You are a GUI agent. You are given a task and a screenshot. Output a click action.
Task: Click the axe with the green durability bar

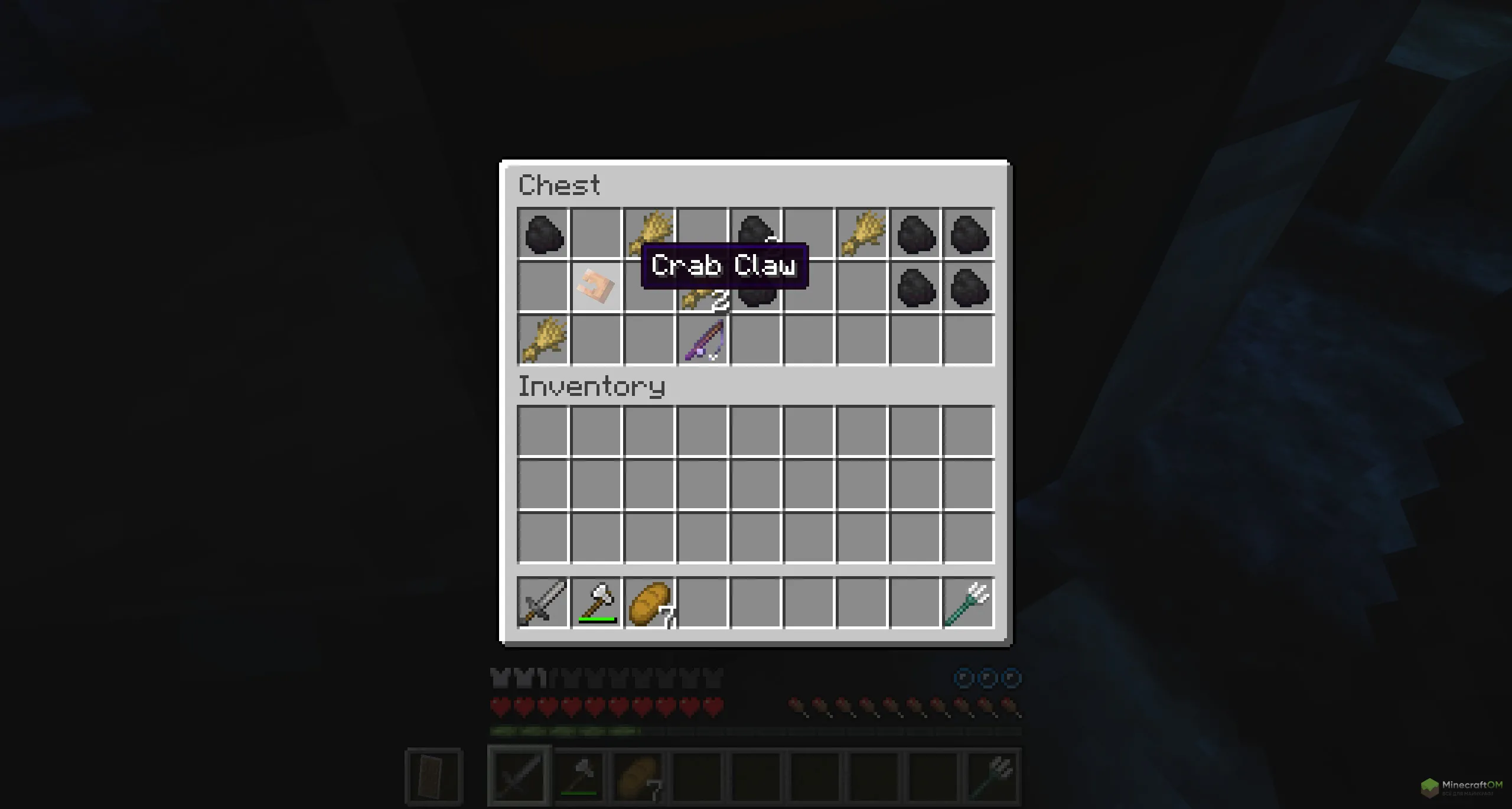point(596,603)
